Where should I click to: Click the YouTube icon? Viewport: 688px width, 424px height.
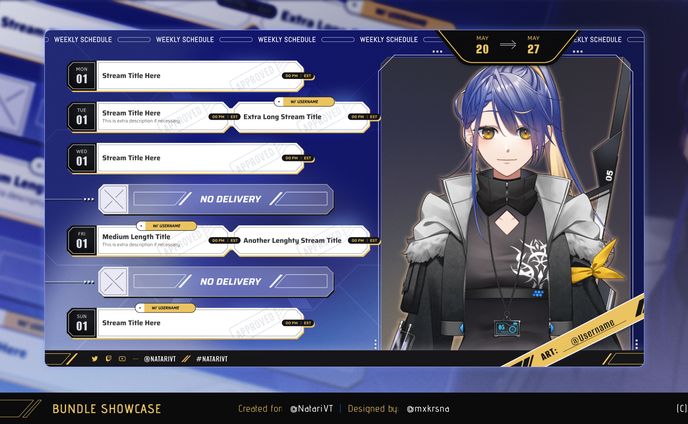click(122, 358)
